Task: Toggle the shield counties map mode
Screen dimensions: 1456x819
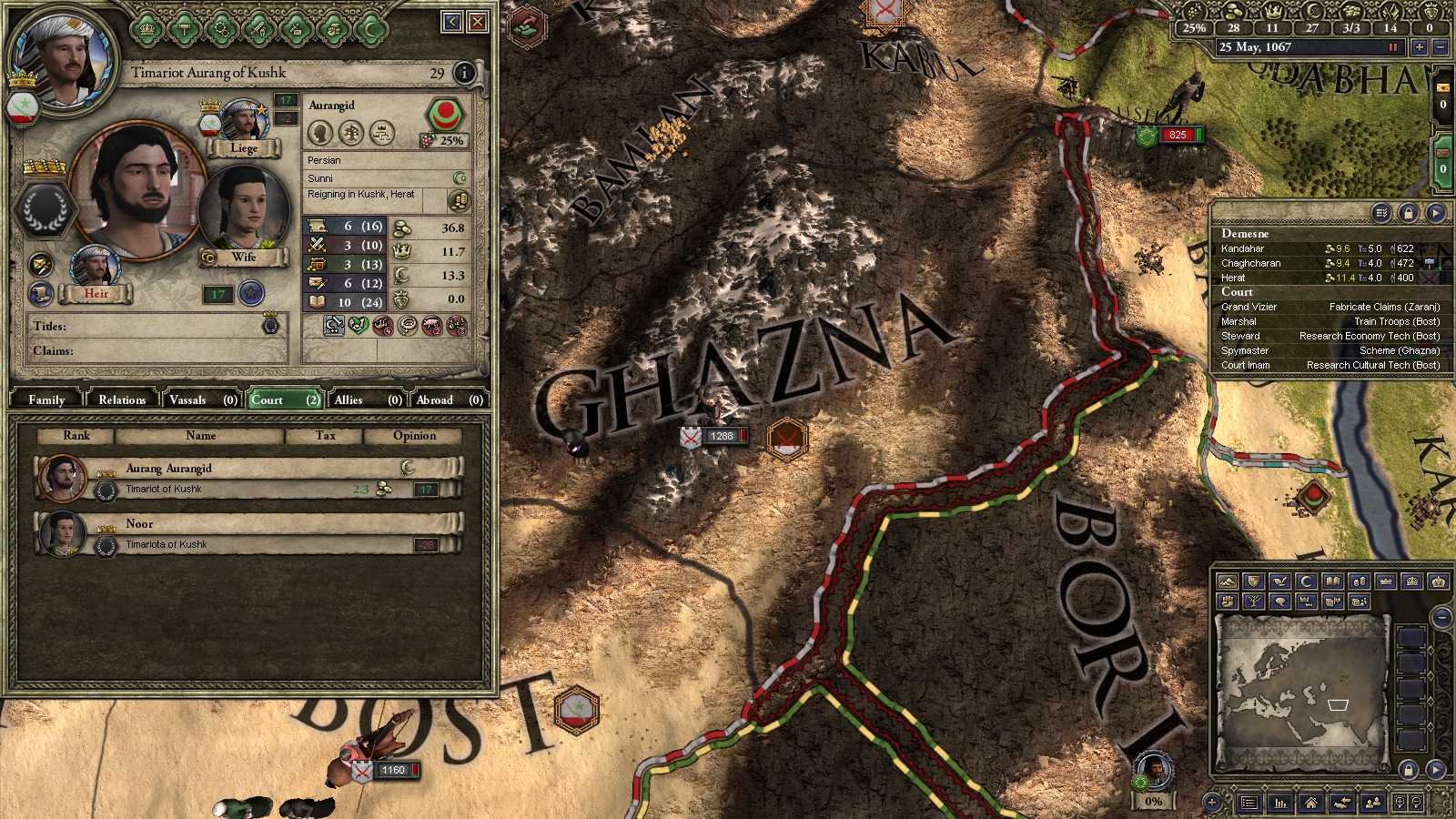Action: [x=1253, y=581]
